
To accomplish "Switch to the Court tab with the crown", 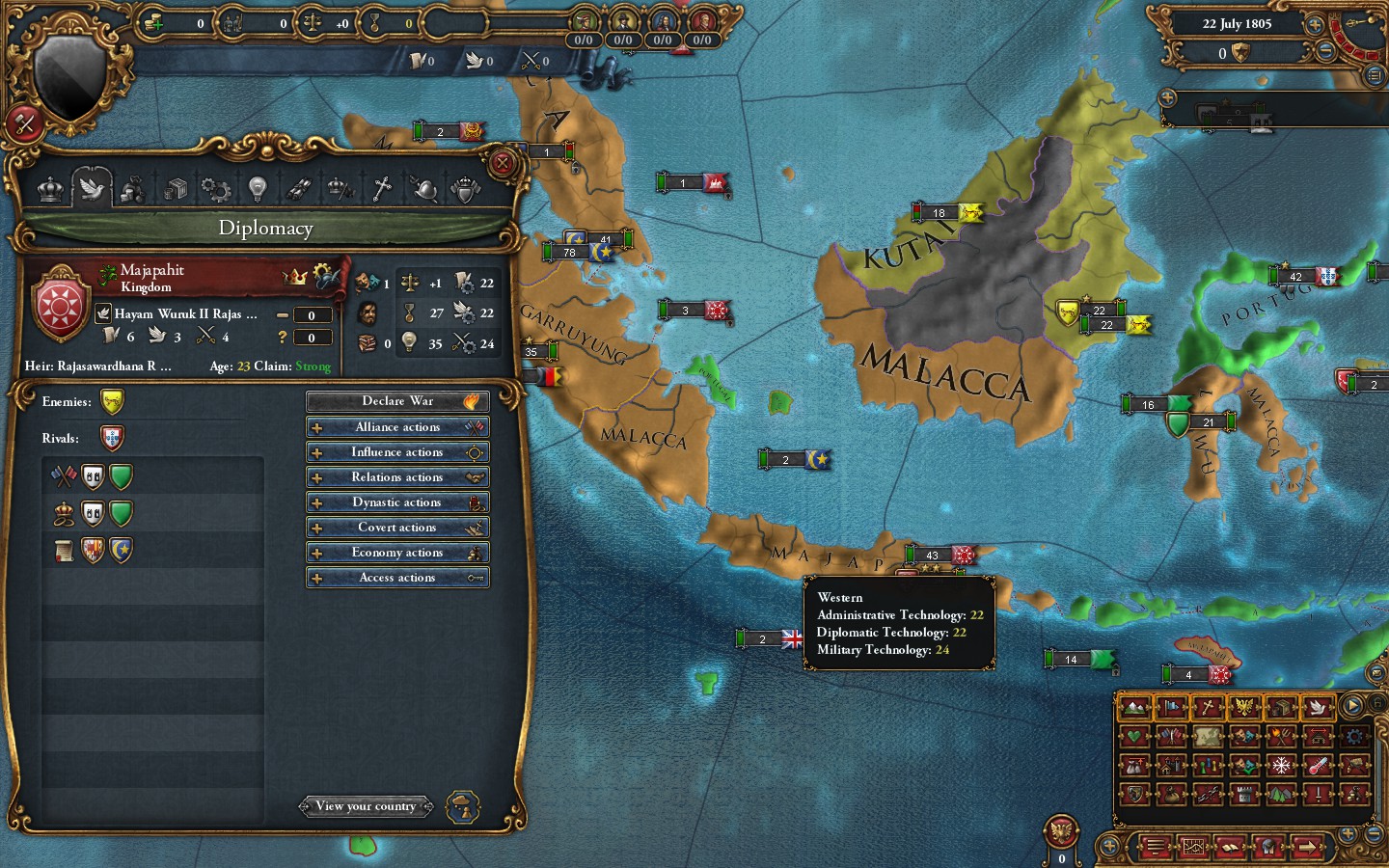I will pyautogui.click(x=50, y=188).
